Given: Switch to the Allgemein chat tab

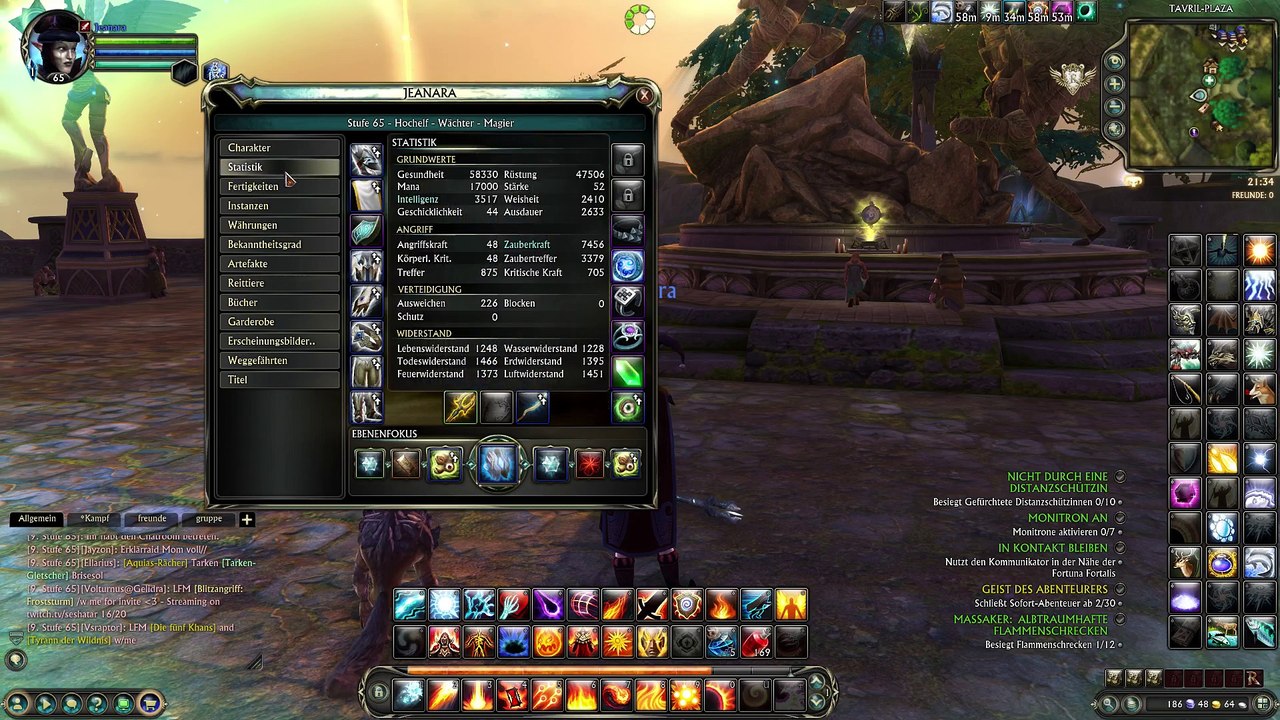Looking at the screenshot, I should point(37,519).
